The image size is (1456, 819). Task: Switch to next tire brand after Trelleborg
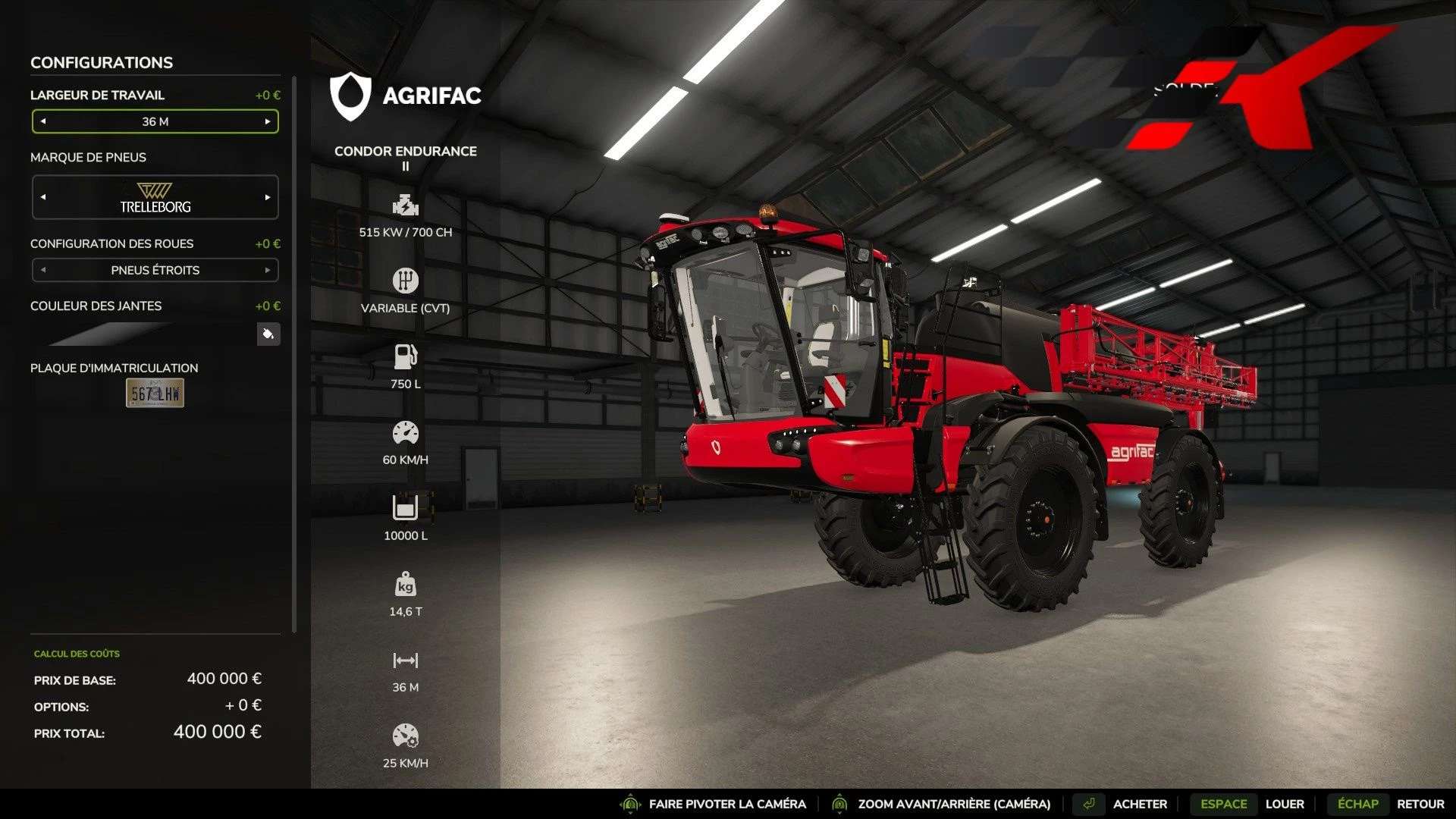tap(268, 197)
